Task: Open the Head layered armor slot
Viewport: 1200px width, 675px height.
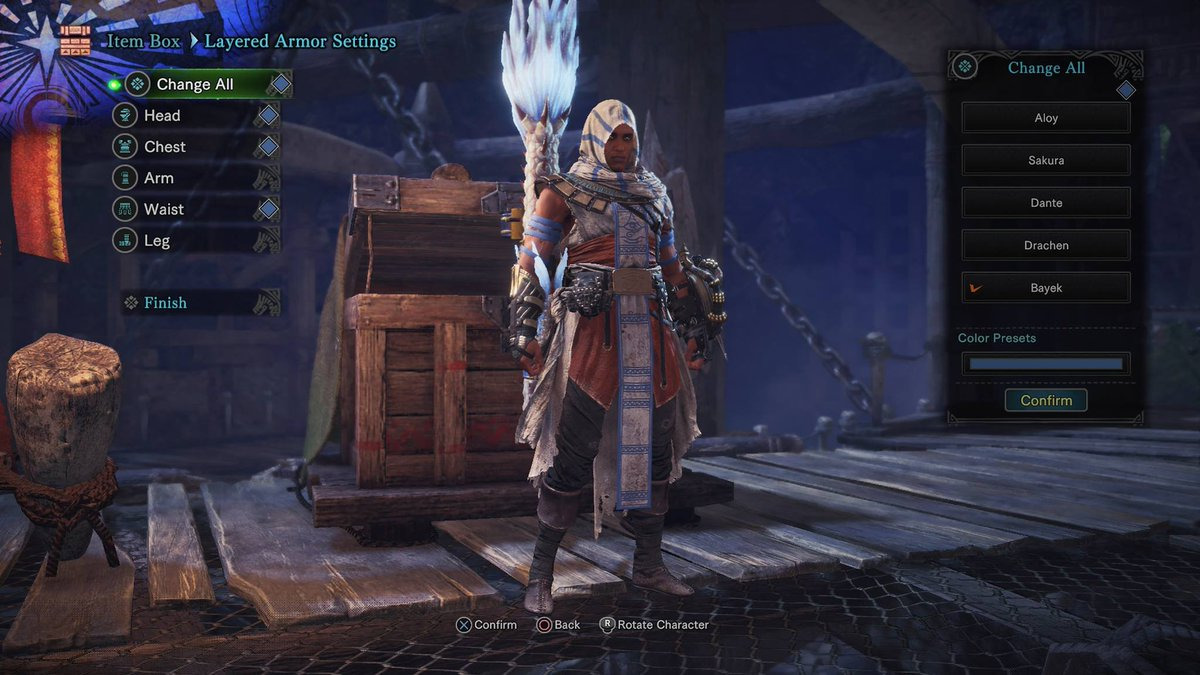Action: tap(162, 116)
